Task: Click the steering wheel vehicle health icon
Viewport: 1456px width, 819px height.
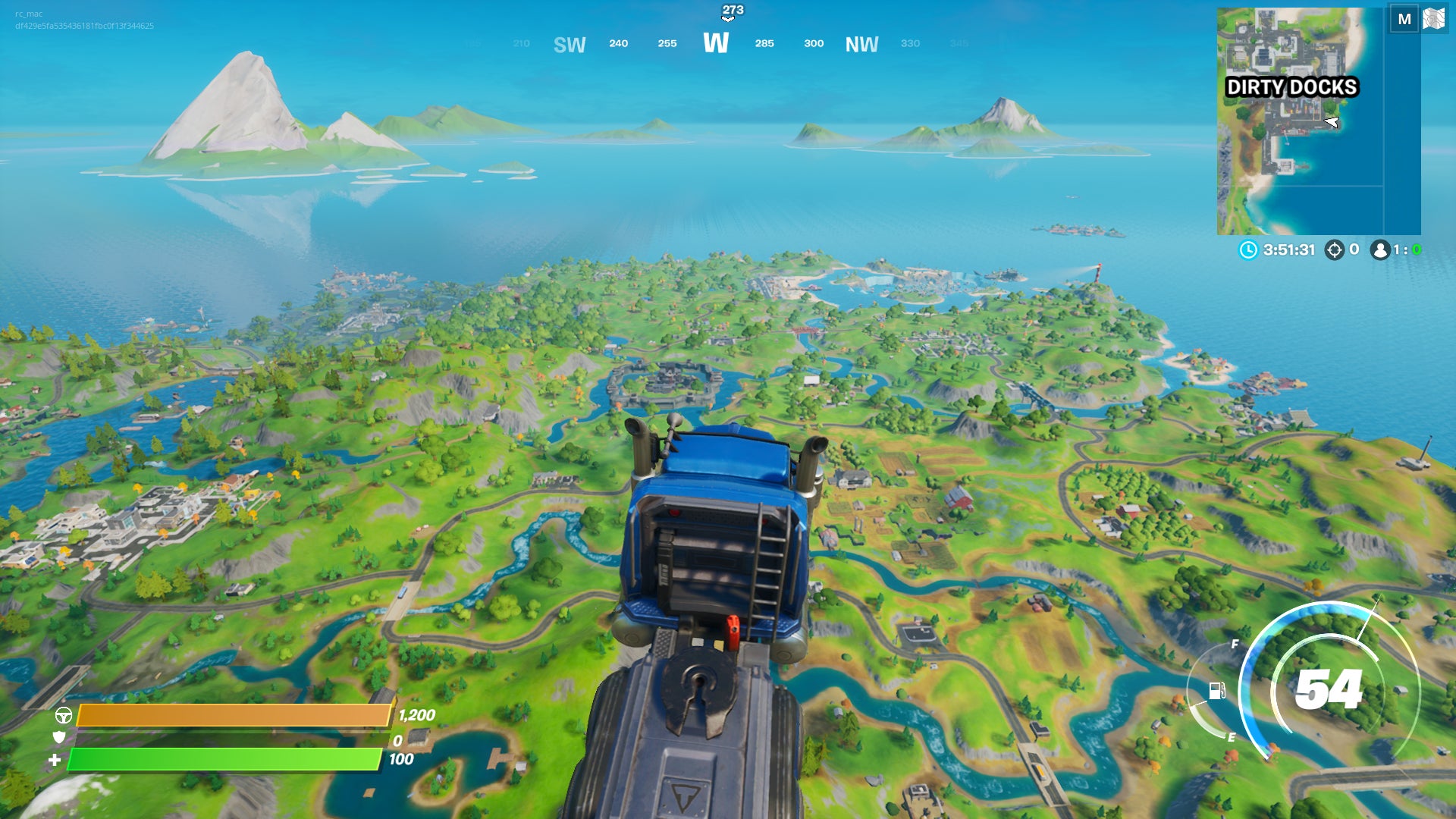Action: pyautogui.click(x=64, y=714)
